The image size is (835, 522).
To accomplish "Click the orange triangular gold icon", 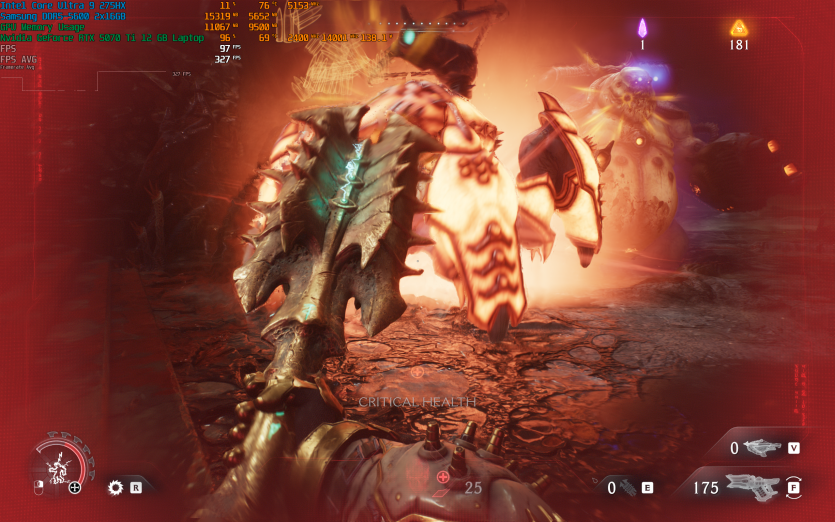I will pos(739,28).
